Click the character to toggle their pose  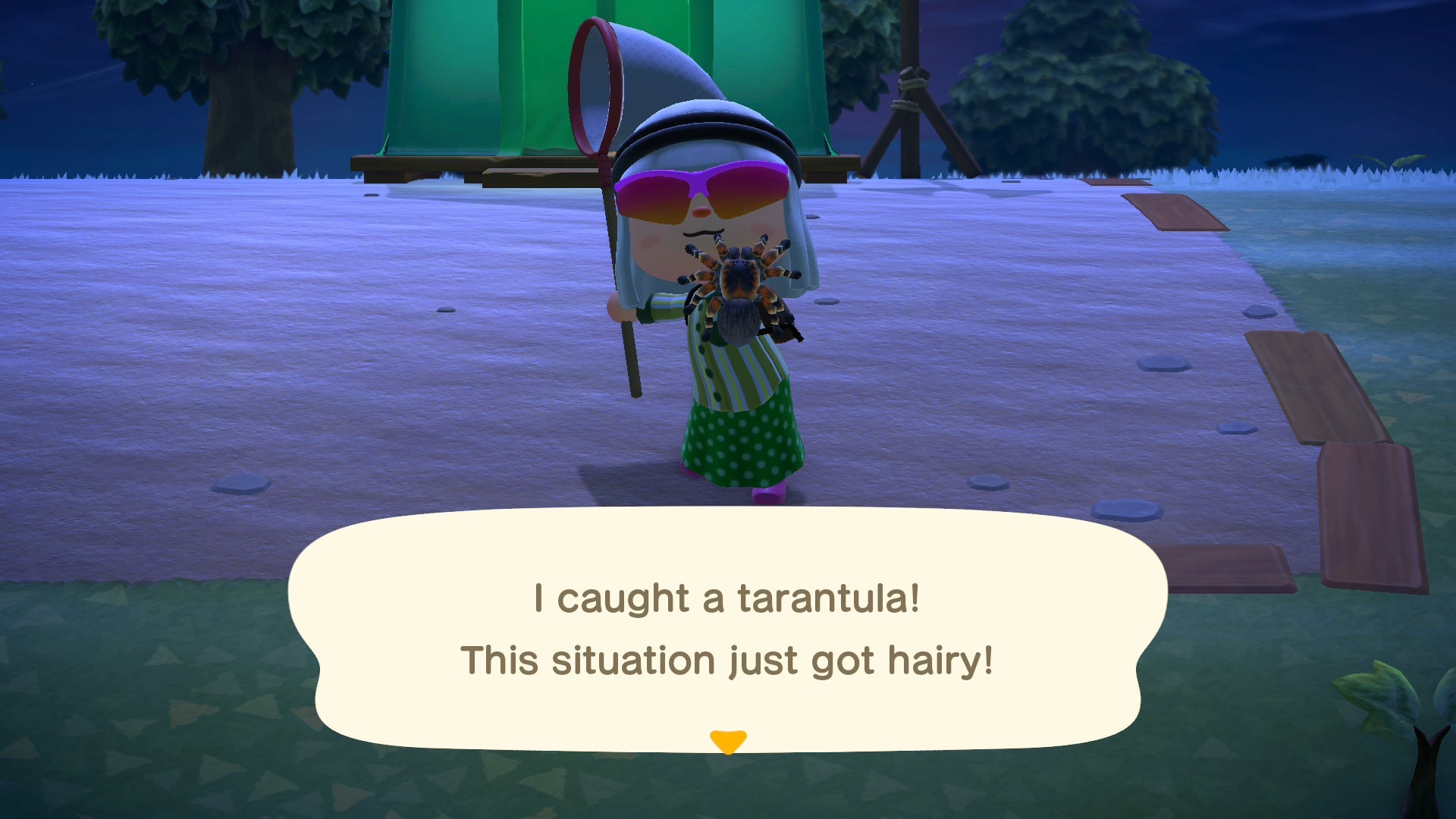[720, 341]
